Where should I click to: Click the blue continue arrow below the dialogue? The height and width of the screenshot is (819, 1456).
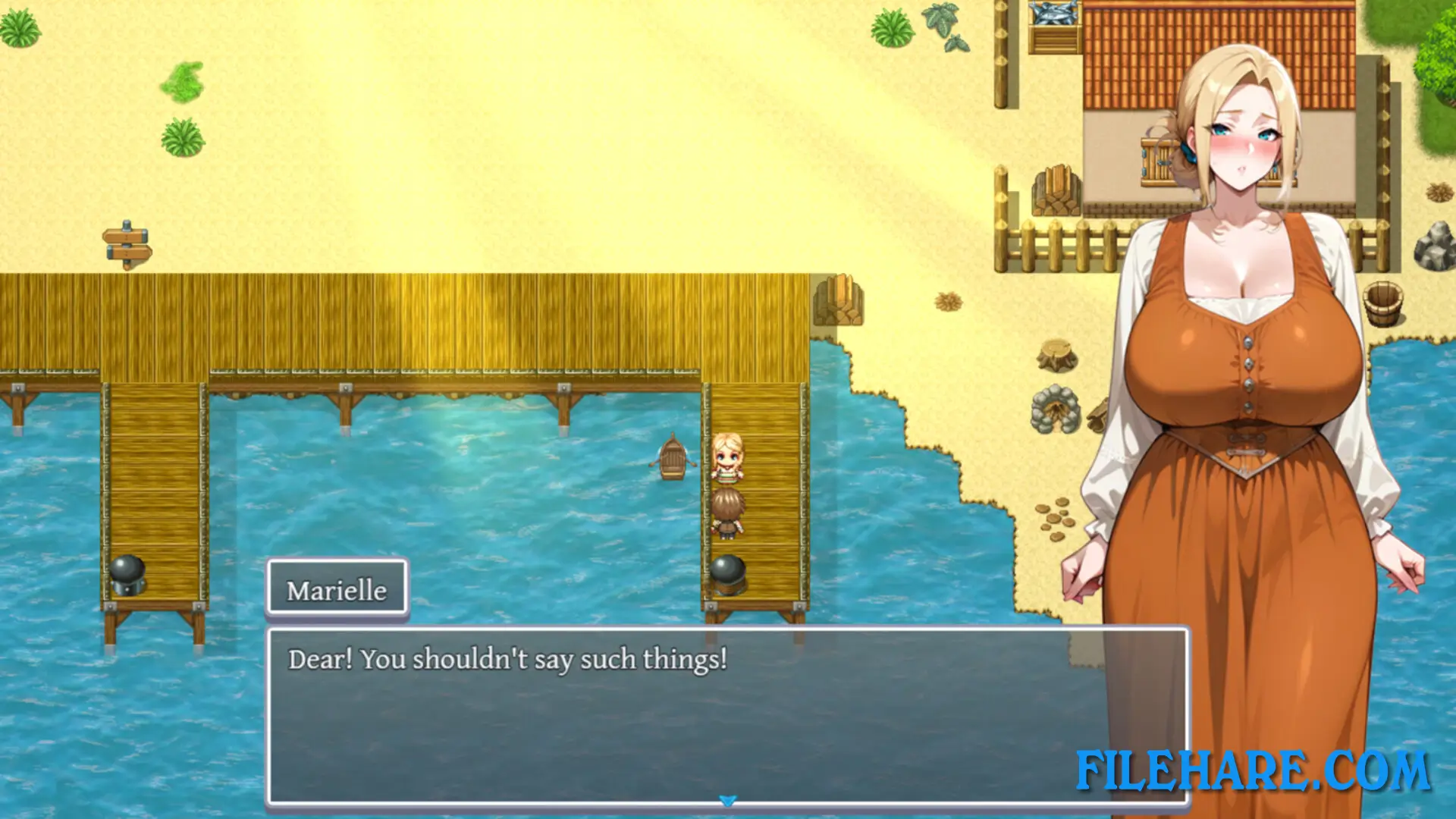(728, 799)
